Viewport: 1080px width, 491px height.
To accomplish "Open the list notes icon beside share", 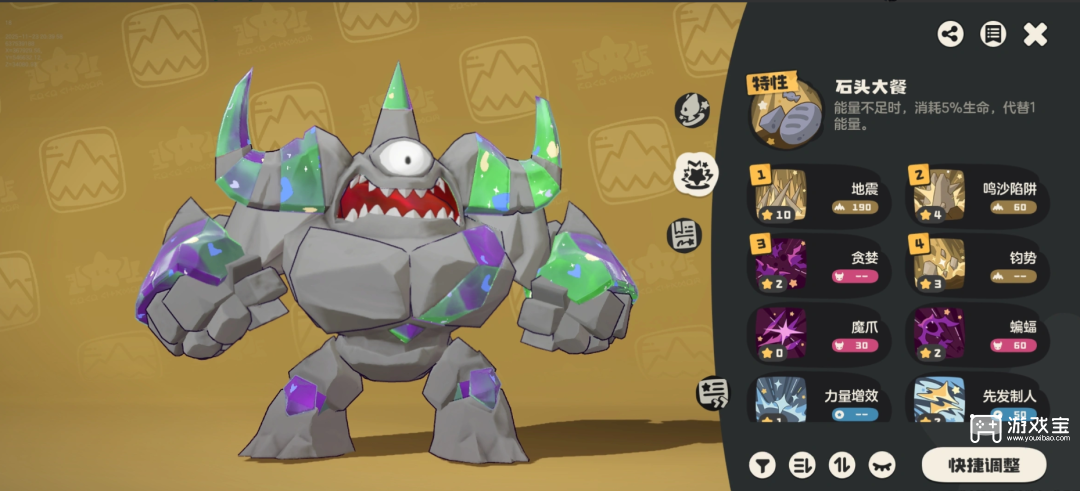I will 992,34.
